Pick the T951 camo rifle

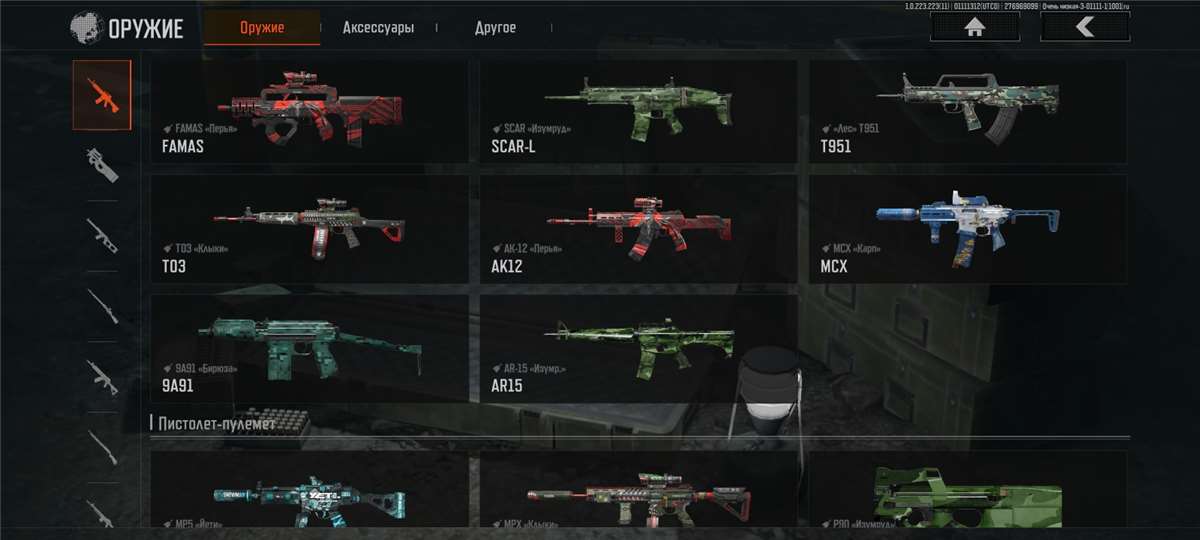tap(967, 111)
